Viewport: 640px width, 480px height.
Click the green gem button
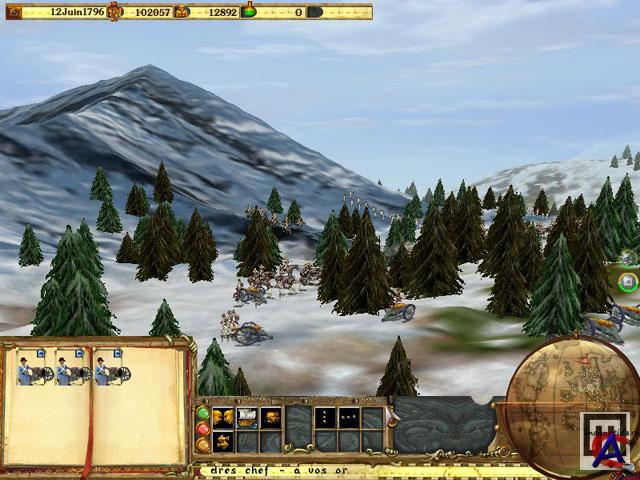203,411
